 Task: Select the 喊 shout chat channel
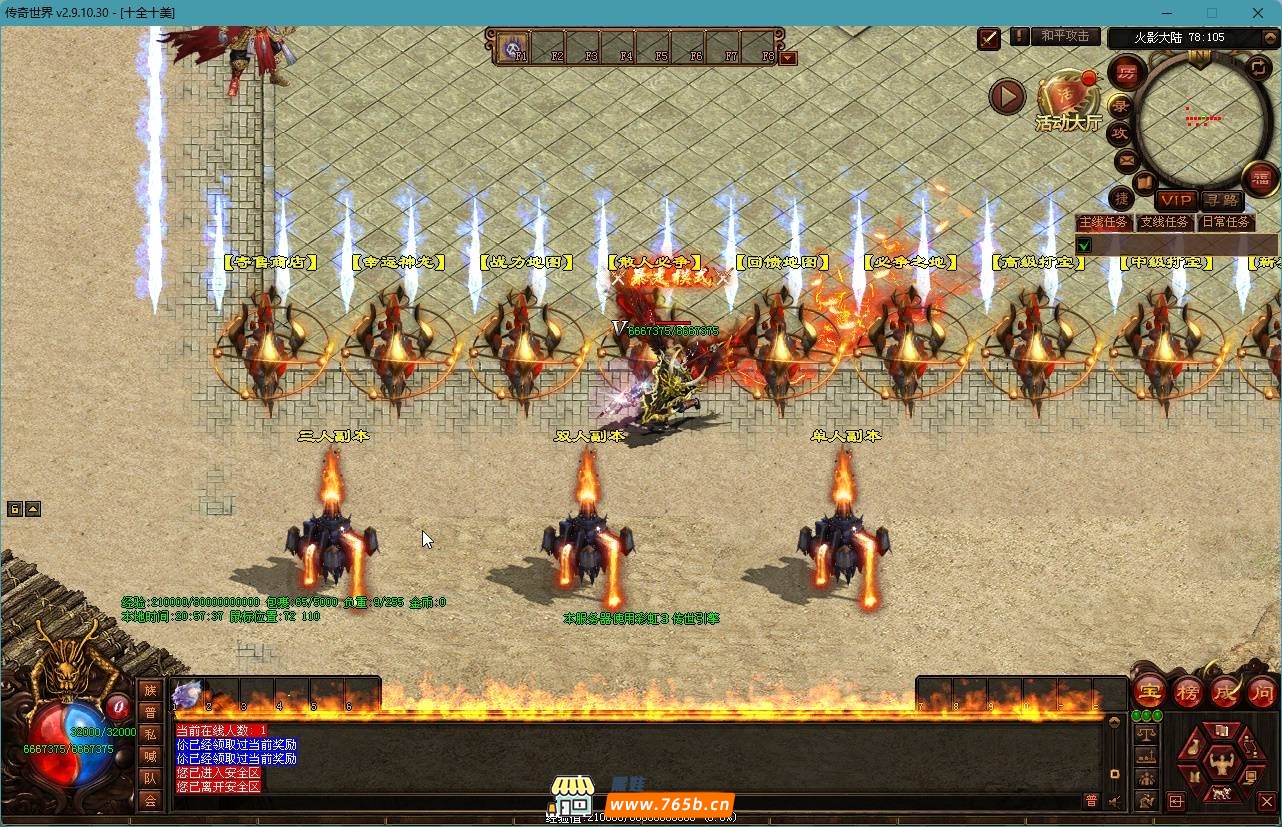(150, 756)
